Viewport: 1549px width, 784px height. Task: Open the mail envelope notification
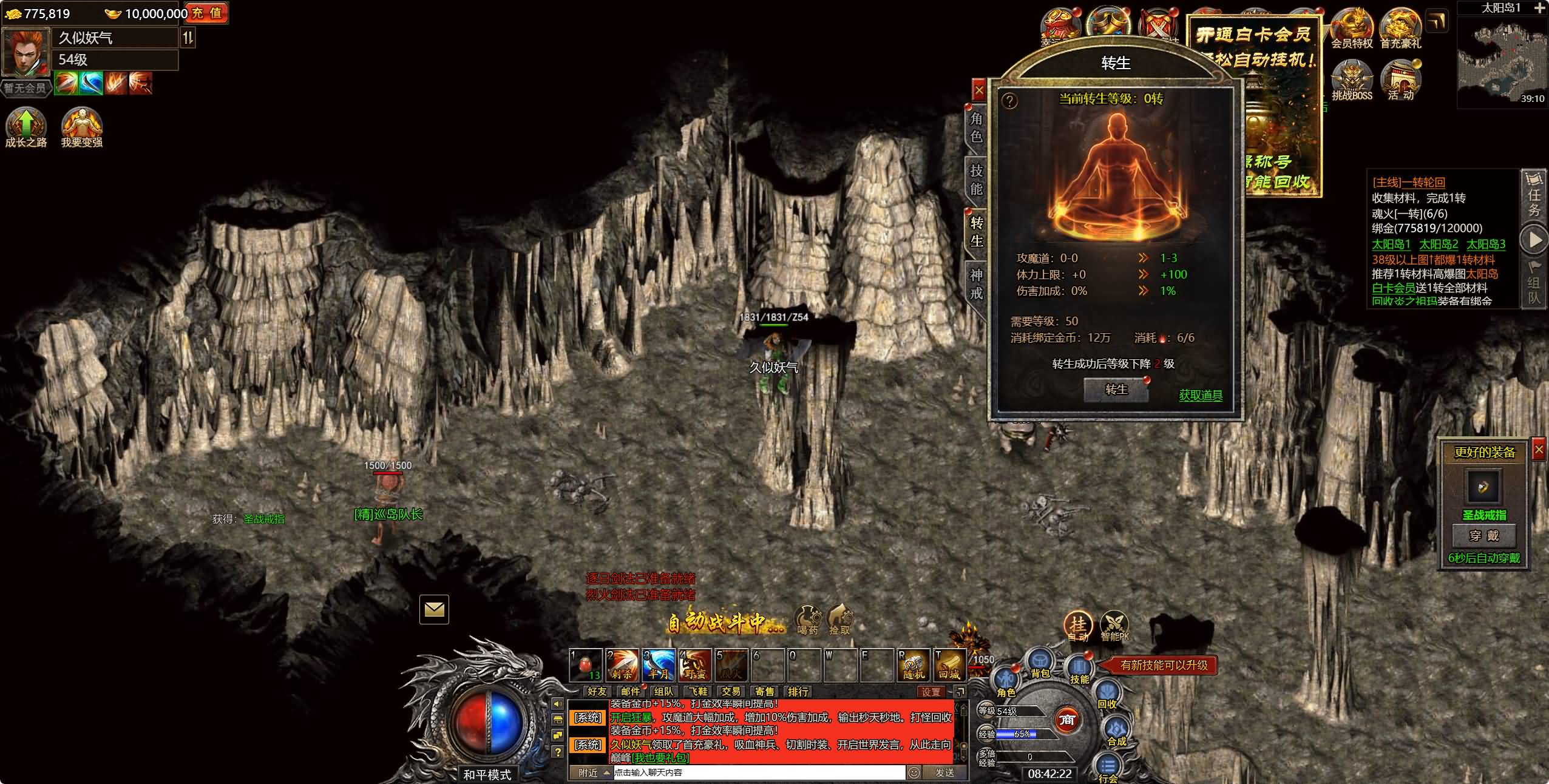(434, 609)
